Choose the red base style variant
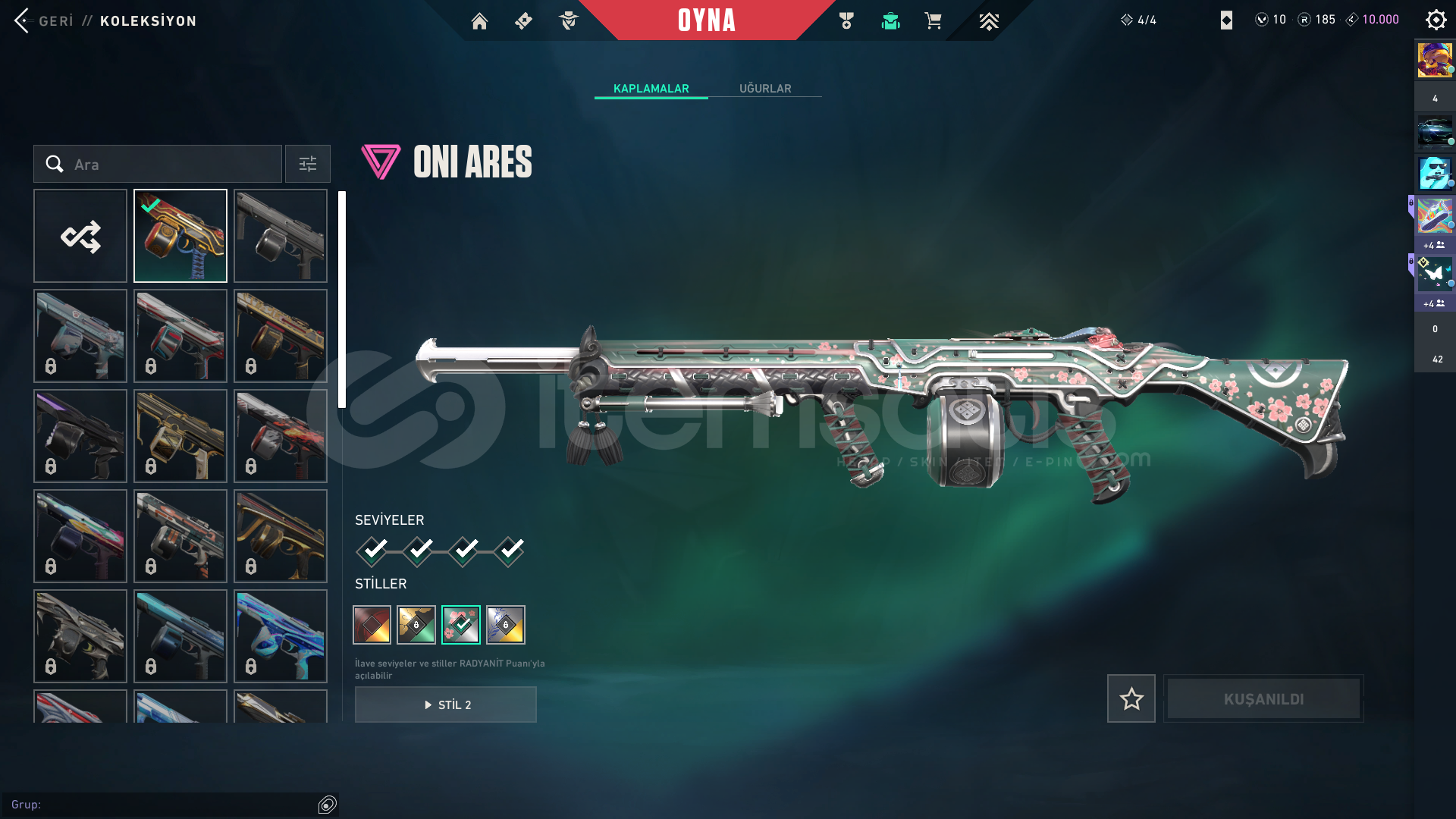The width and height of the screenshot is (1456, 819). click(x=372, y=625)
